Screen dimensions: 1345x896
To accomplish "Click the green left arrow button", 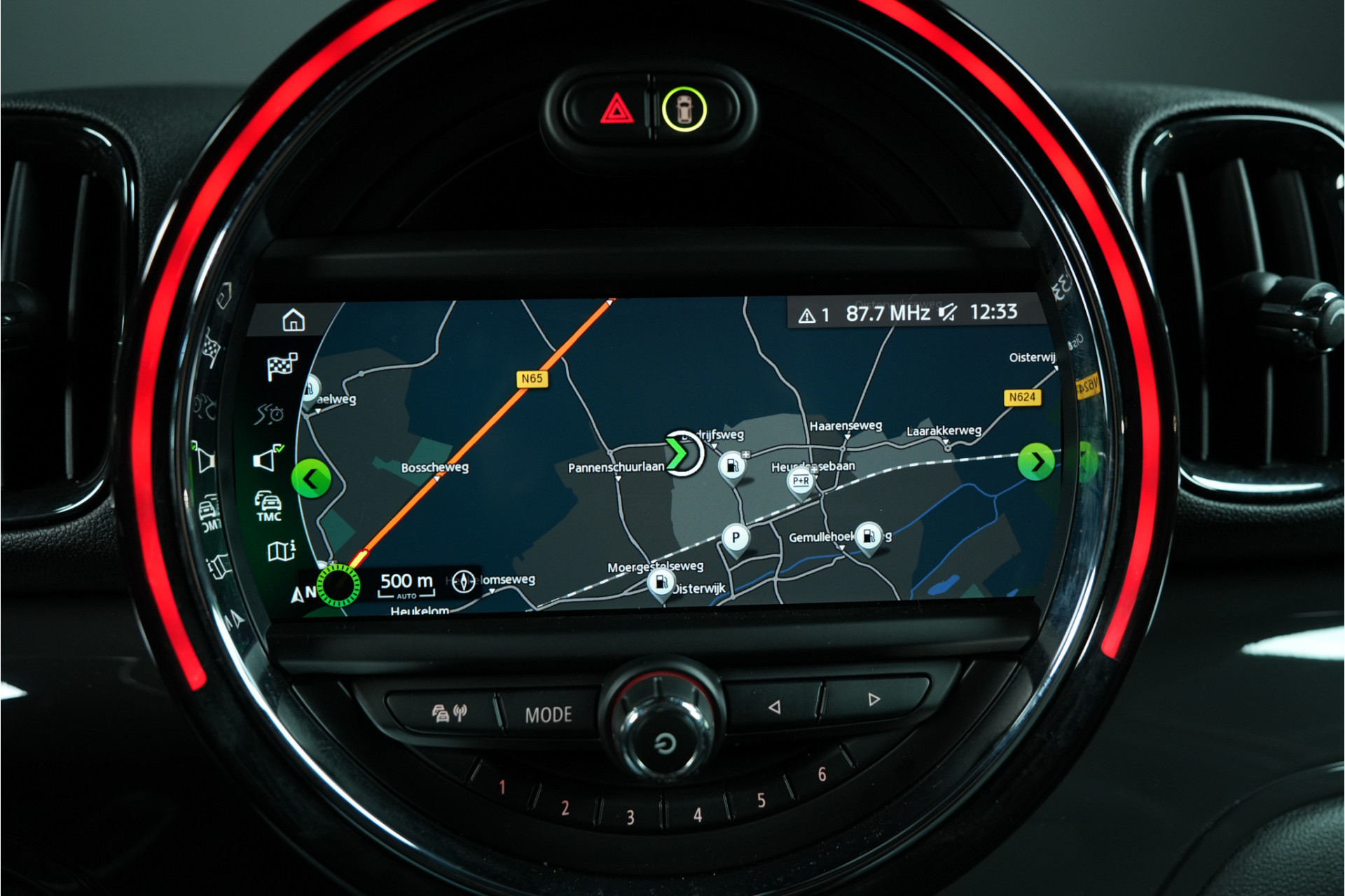I will pos(311,479).
